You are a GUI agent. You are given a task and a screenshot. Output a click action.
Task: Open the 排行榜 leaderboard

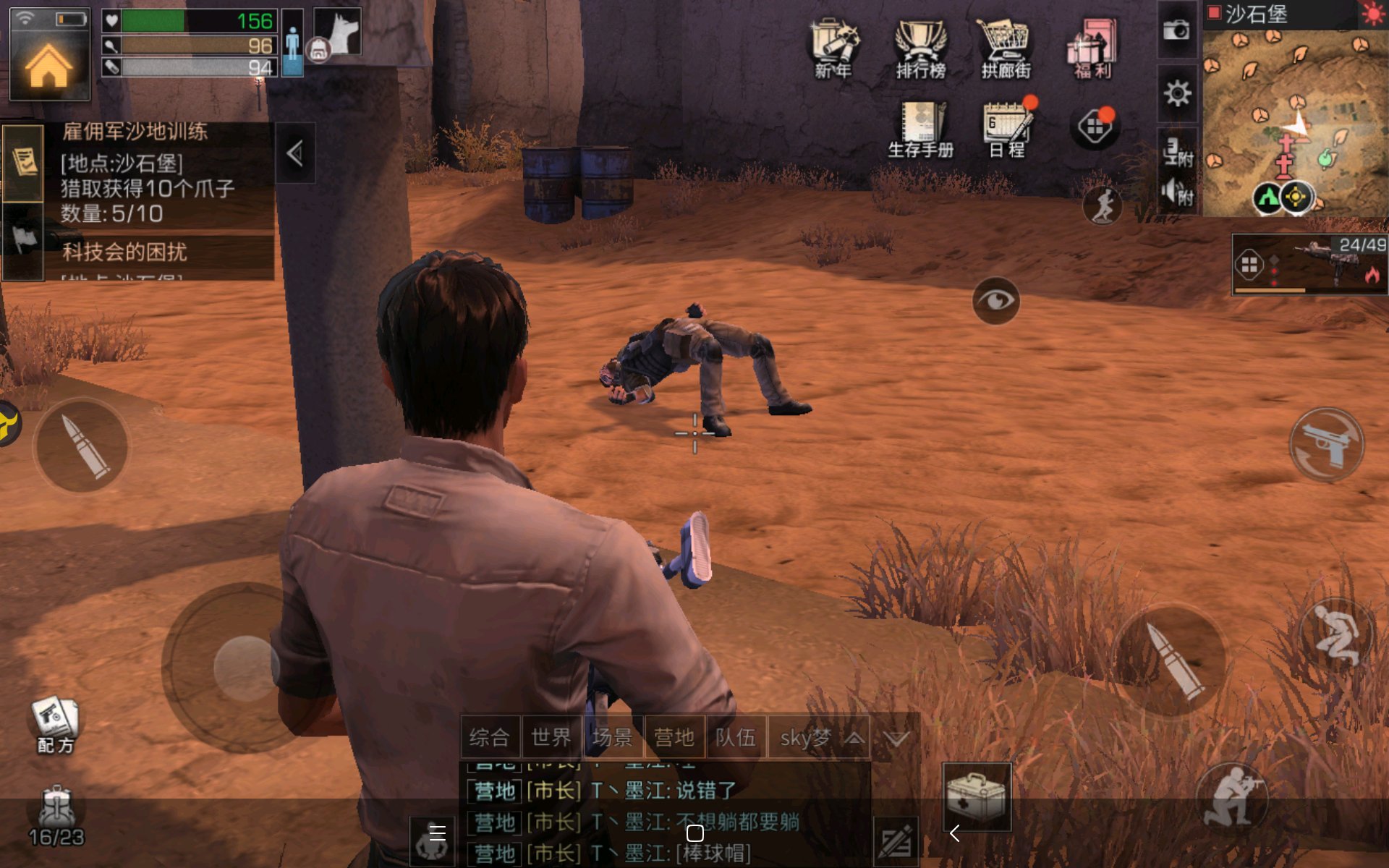point(920,48)
